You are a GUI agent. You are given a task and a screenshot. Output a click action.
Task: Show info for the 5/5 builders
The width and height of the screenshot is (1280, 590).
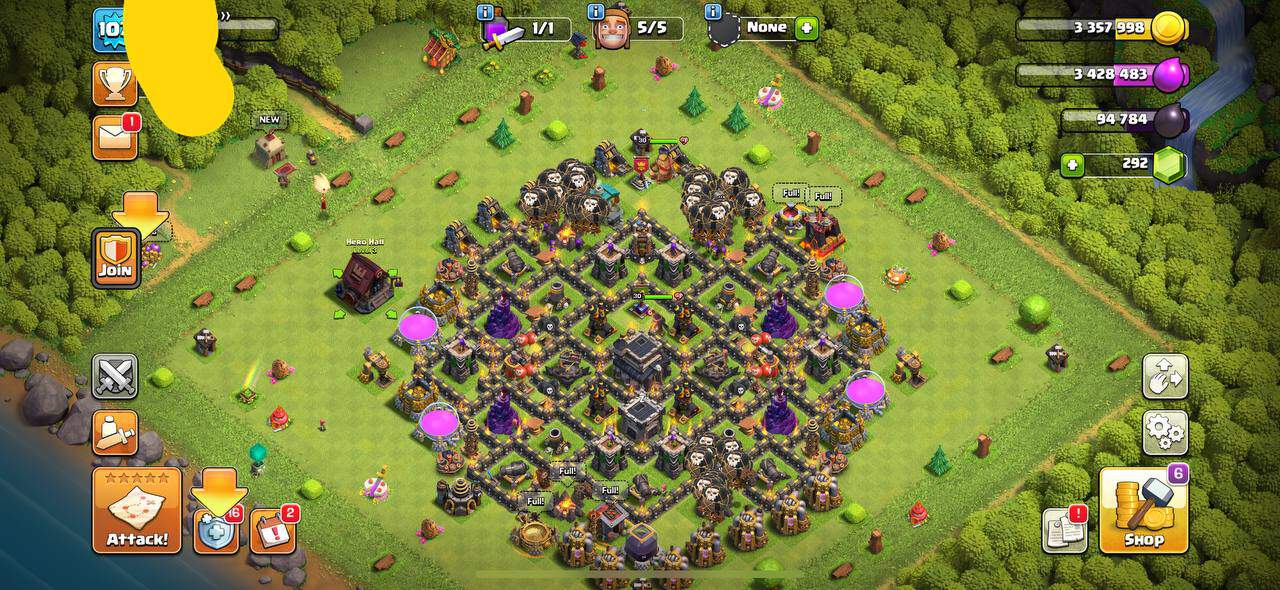pyautogui.click(x=596, y=13)
